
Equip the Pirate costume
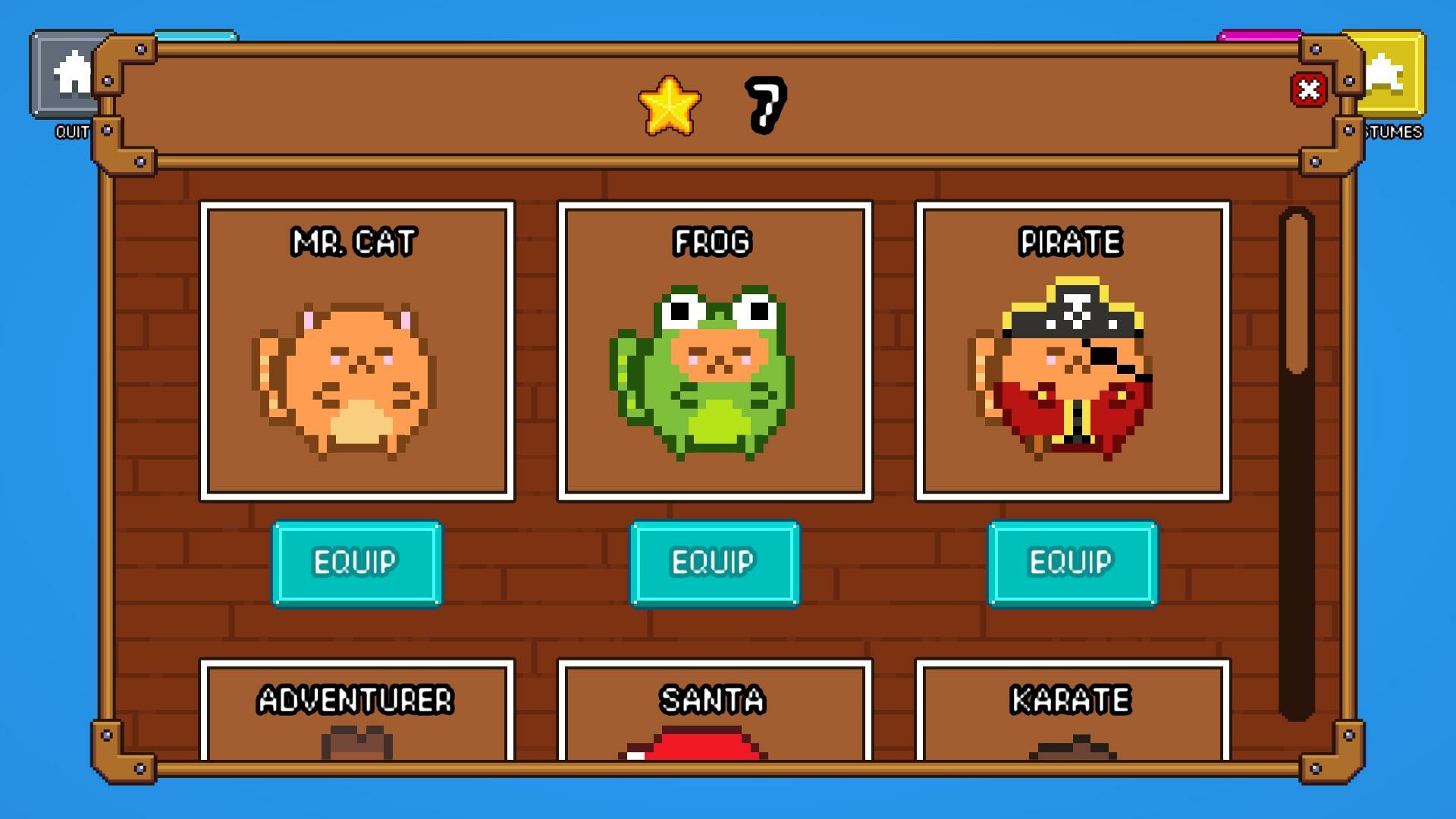[1073, 563]
